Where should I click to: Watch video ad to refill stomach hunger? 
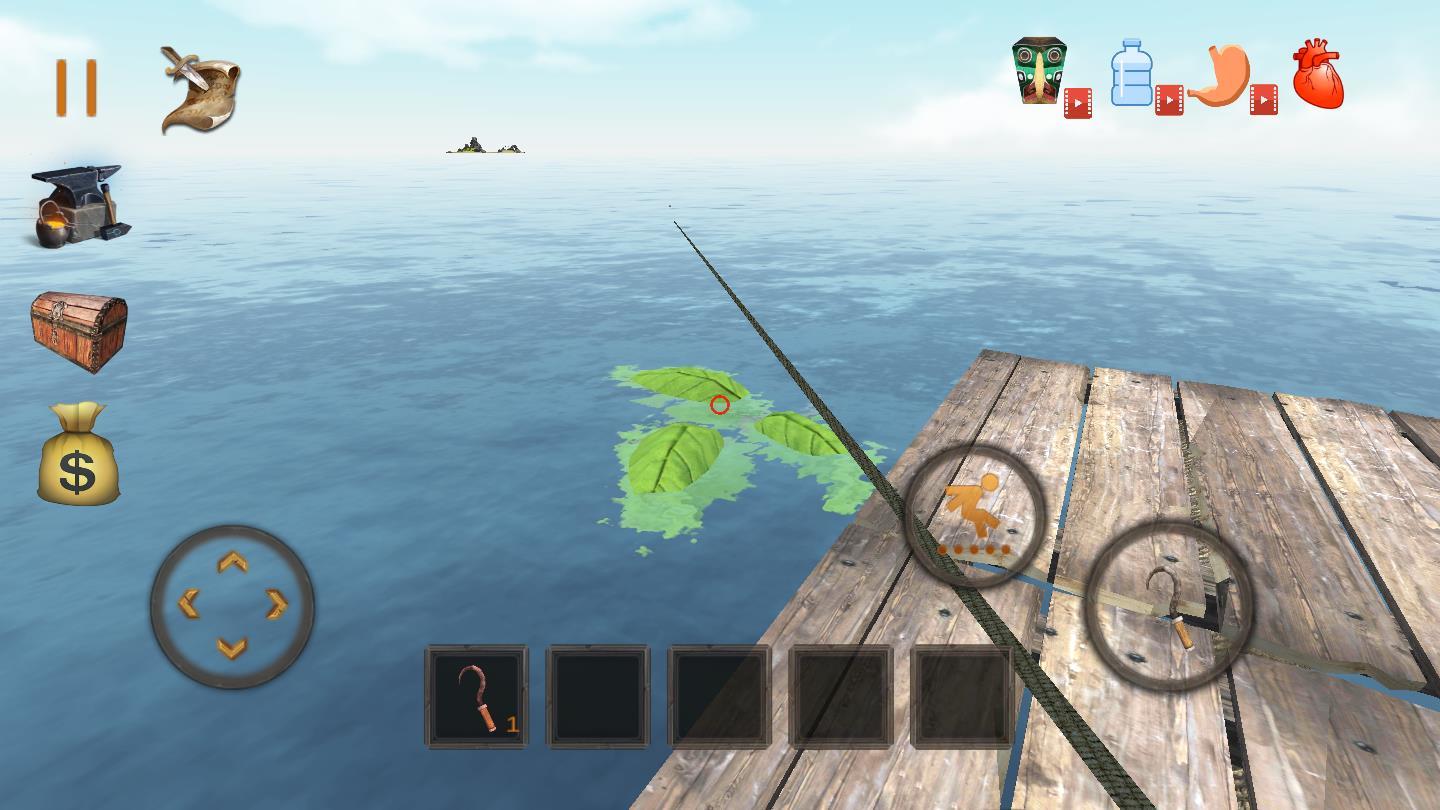1263,100
